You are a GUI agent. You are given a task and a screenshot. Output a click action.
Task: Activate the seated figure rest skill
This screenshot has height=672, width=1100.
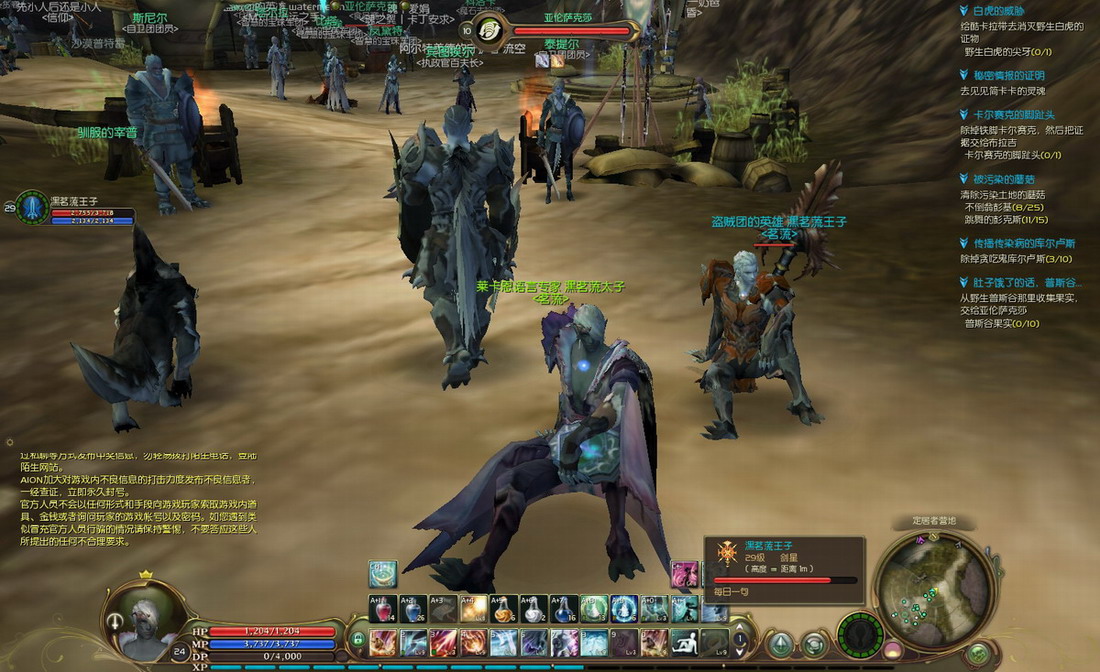tap(684, 641)
